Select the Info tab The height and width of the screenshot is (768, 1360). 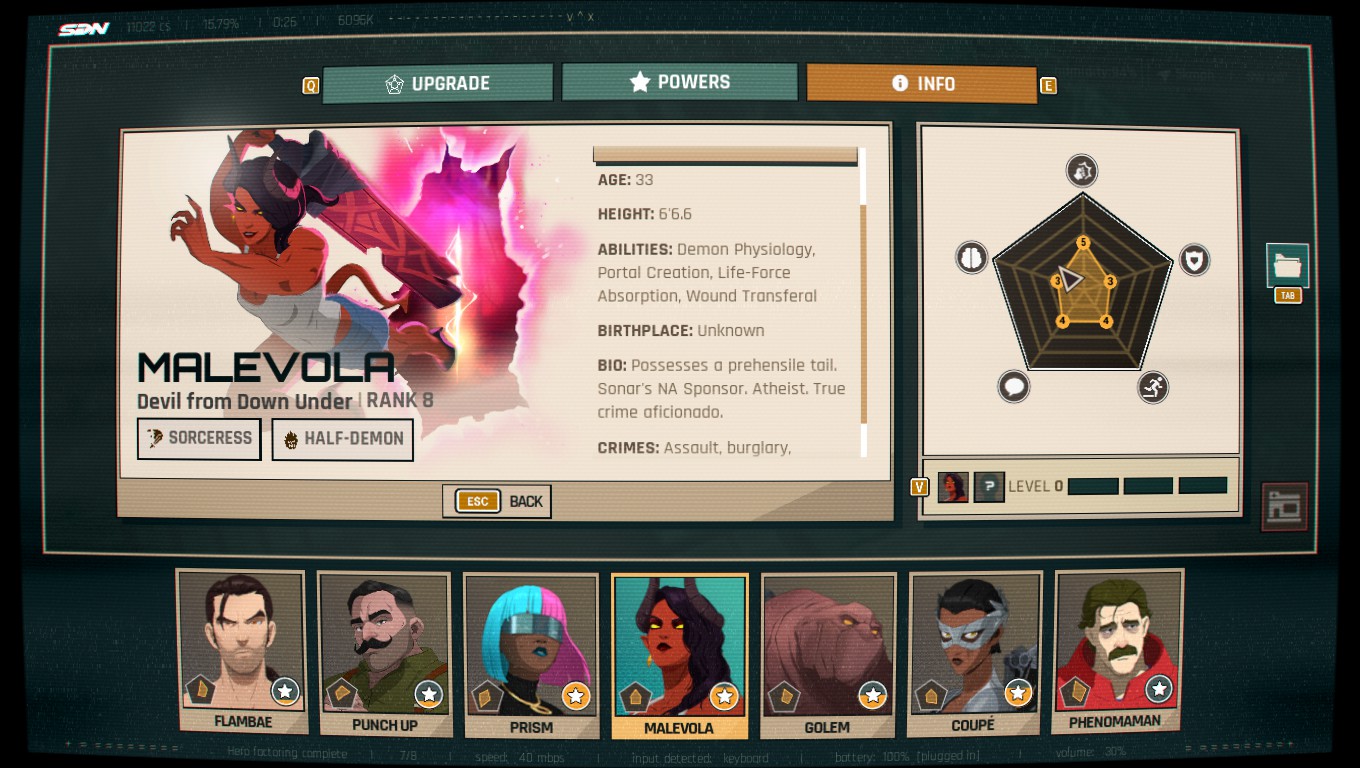click(x=922, y=84)
